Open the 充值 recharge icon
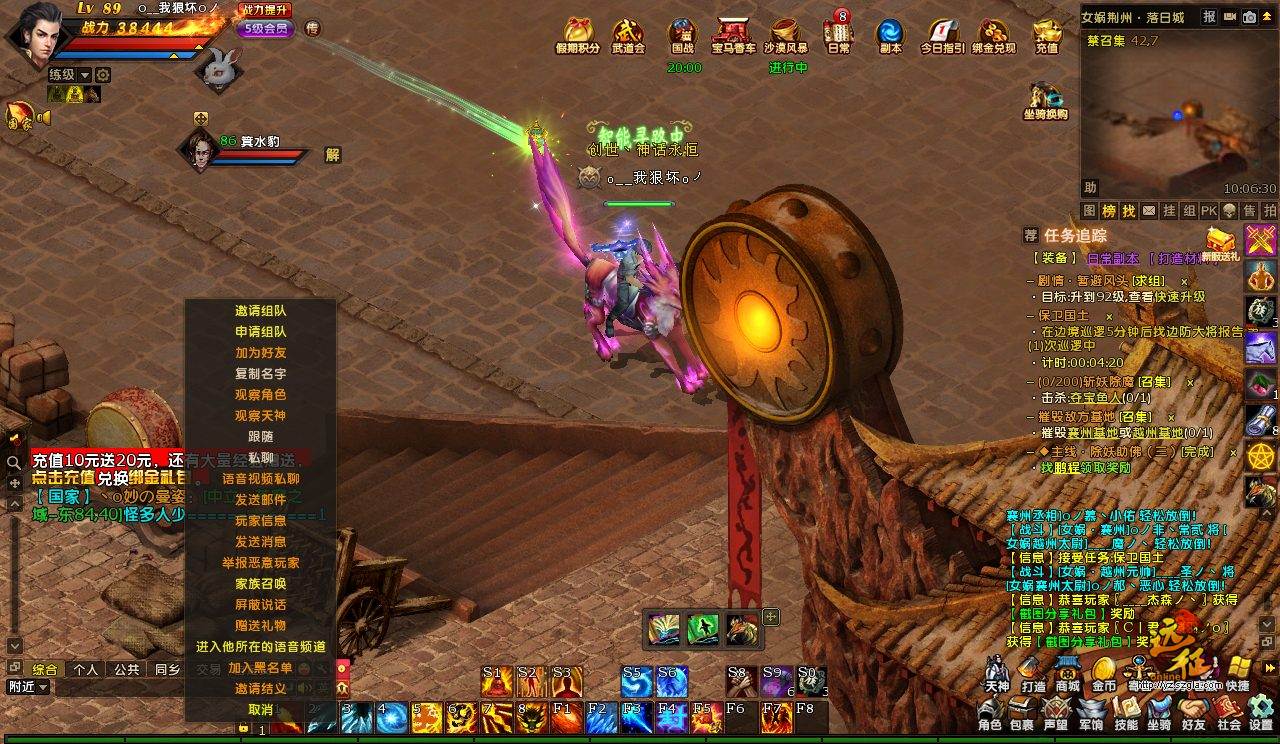The image size is (1280, 744). (x=1046, y=36)
